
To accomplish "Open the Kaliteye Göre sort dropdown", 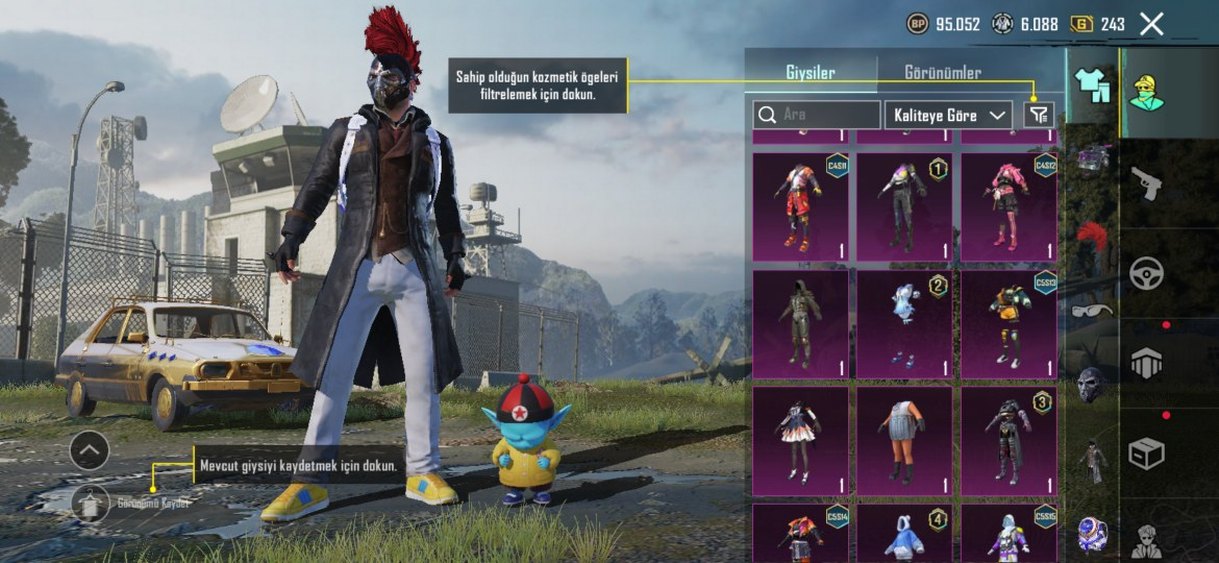I will tap(948, 115).
